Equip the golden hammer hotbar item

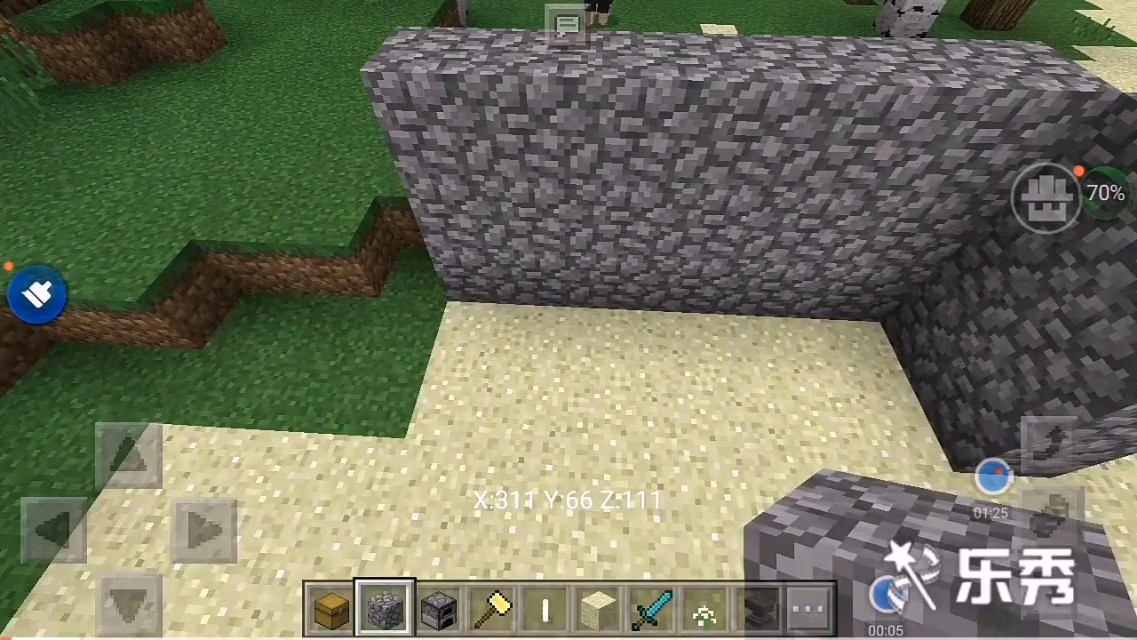point(492,607)
